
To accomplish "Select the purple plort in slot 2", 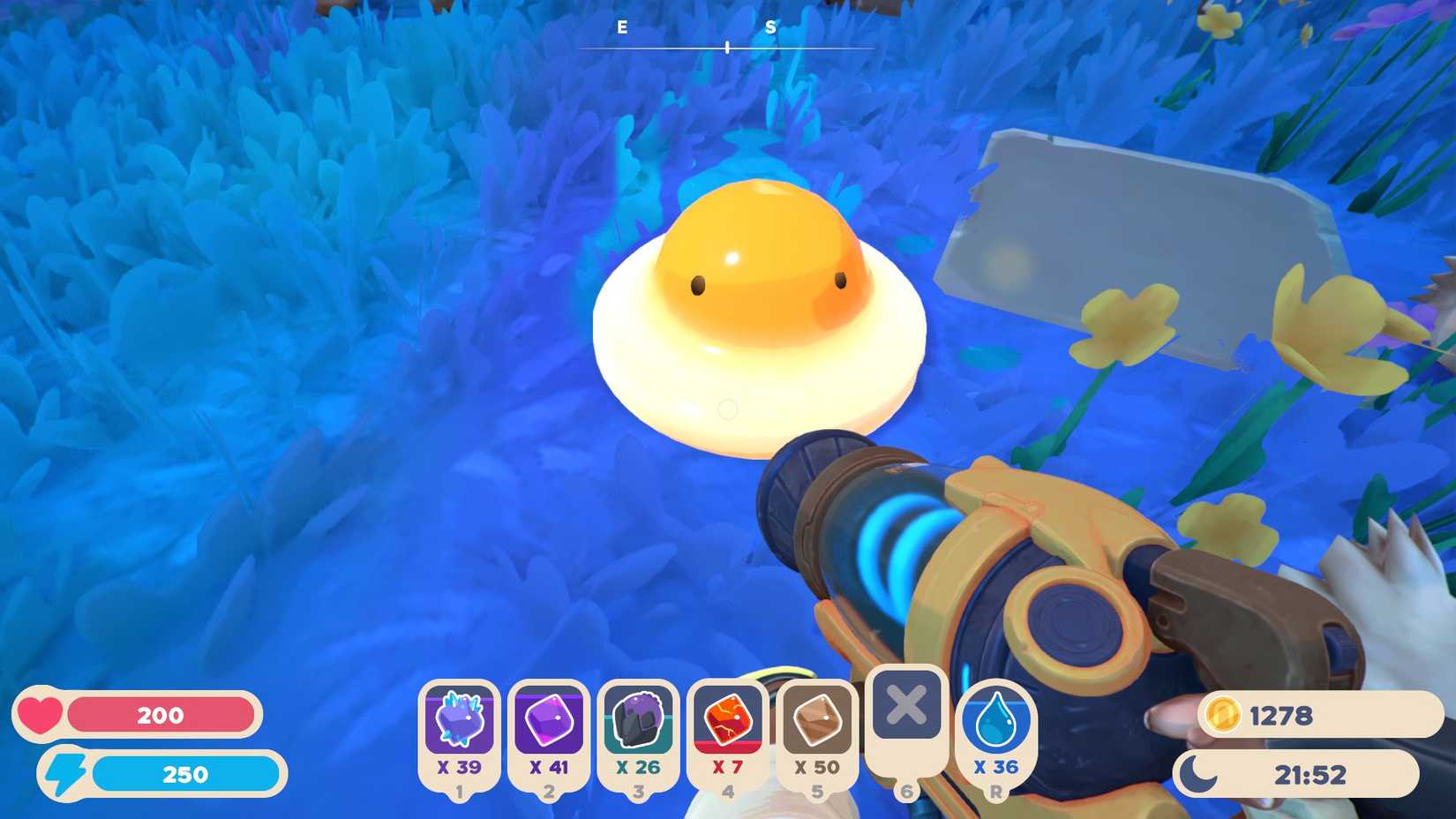I will pos(549,724).
